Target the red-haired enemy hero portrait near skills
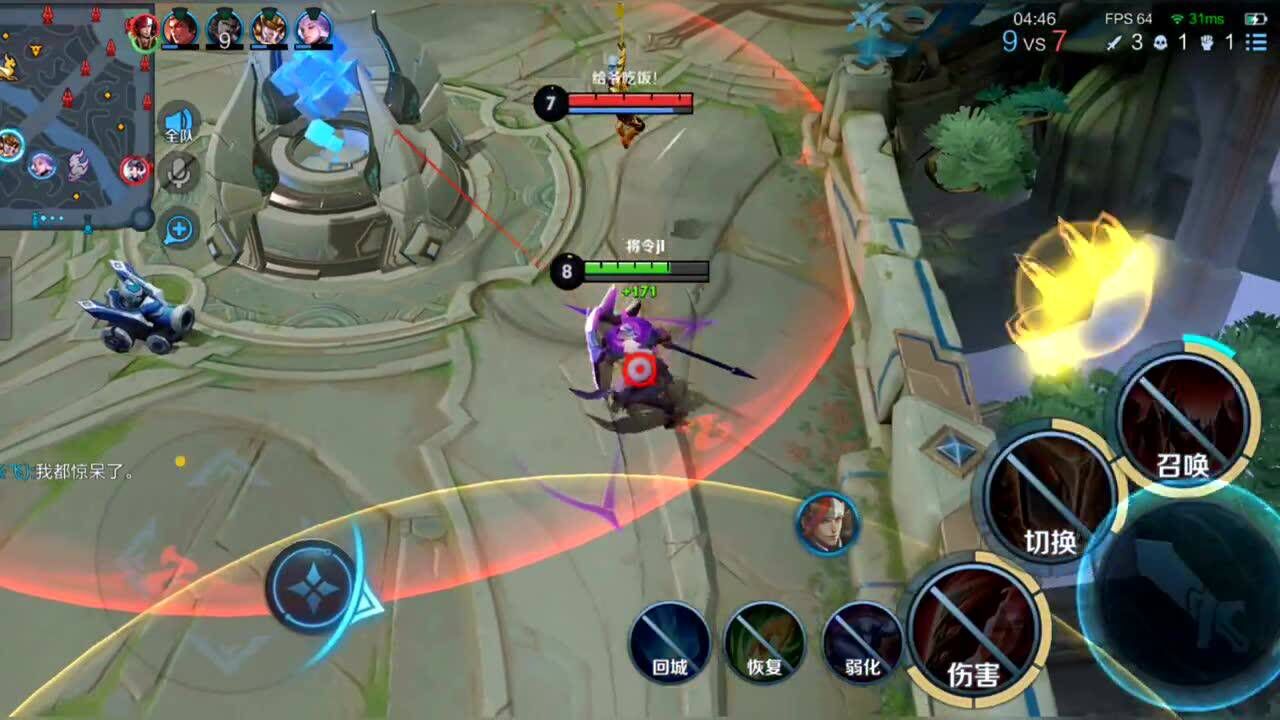Image resolution: width=1280 pixels, height=720 pixels. coord(828,523)
